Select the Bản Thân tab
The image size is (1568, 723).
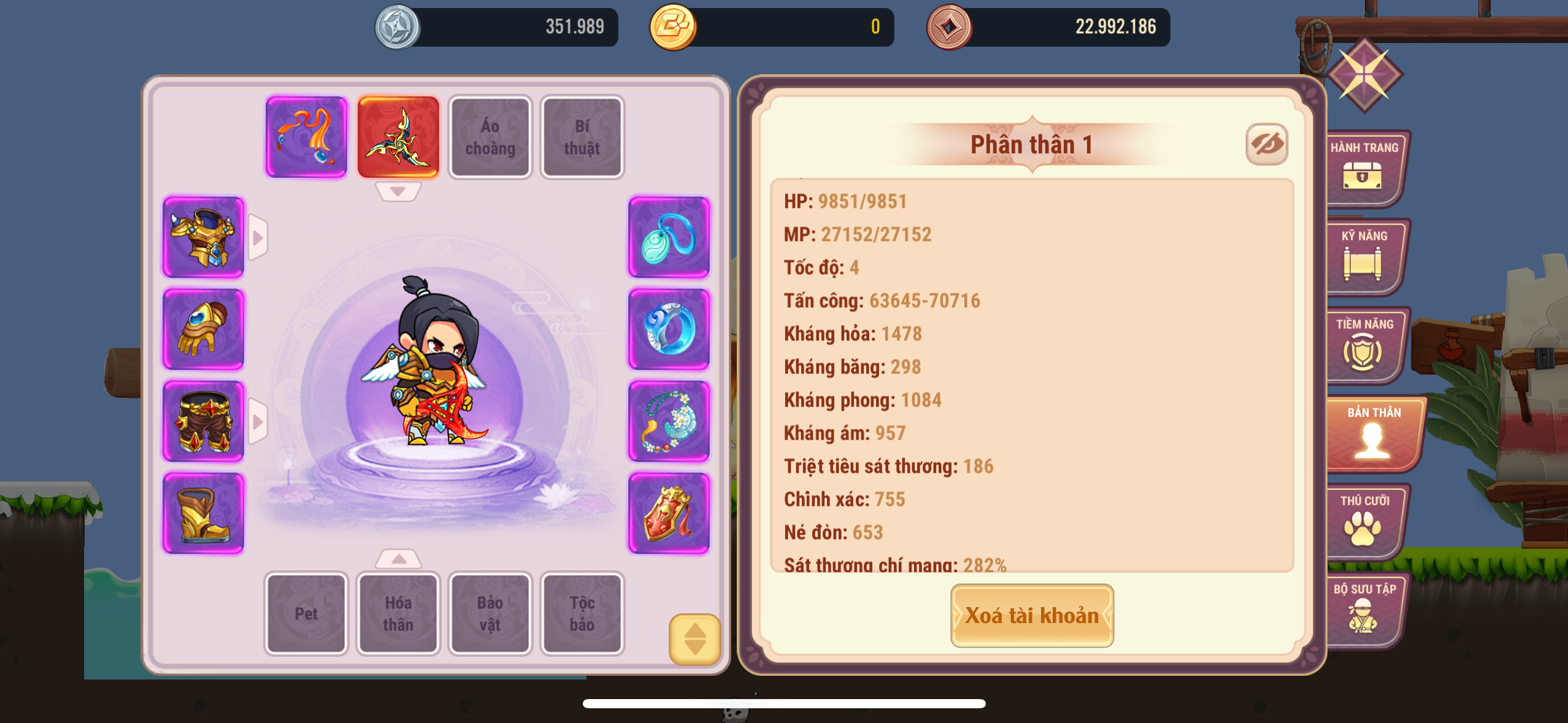tap(1373, 433)
